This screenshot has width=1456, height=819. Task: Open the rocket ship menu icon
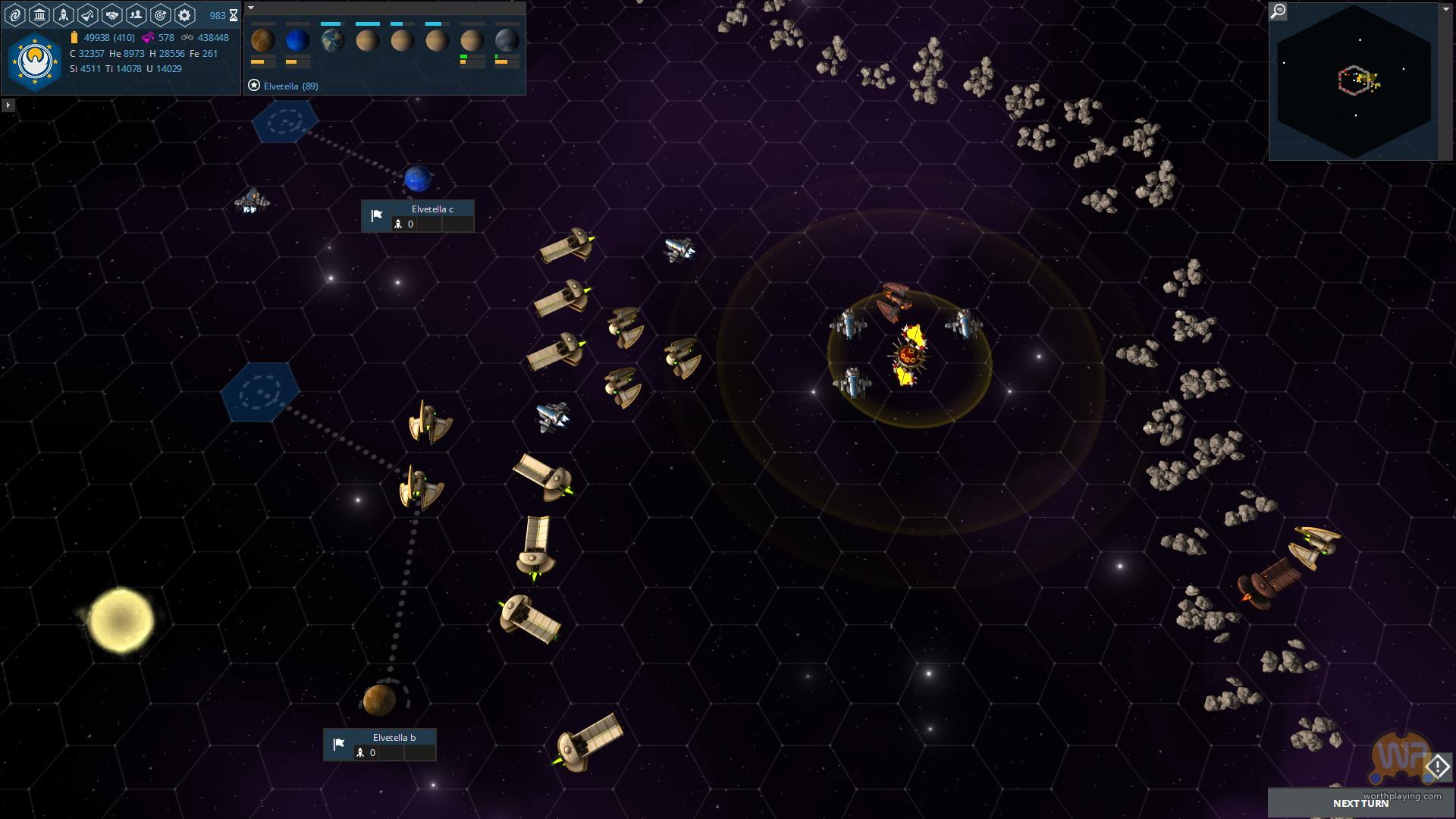tap(64, 14)
